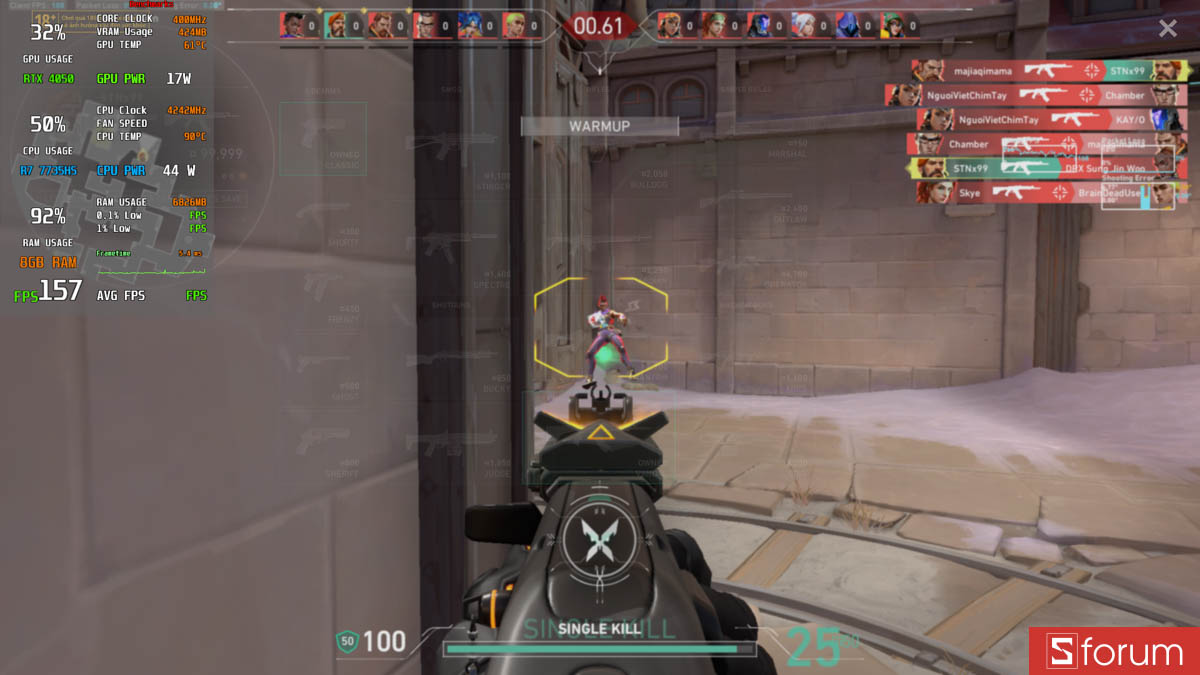The height and width of the screenshot is (675, 1200).
Task: Close the overlay with the X button
Action: pos(1167,28)
